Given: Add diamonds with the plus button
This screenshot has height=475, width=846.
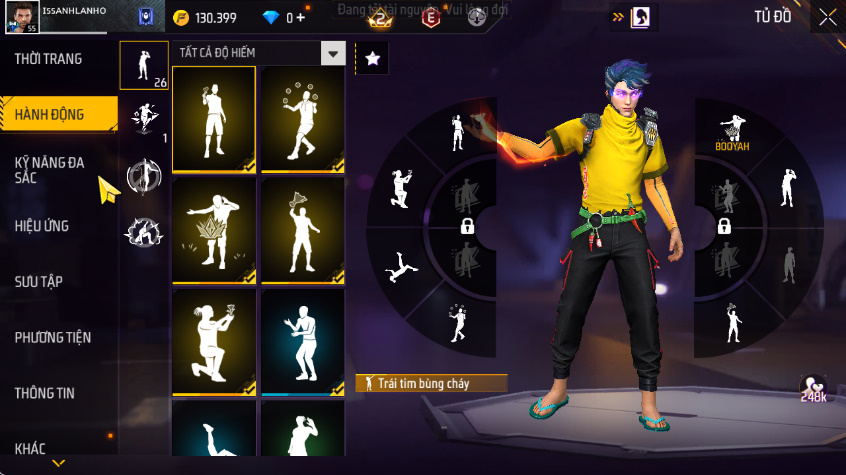Looking at the screenshot, I should coord(302,18).
